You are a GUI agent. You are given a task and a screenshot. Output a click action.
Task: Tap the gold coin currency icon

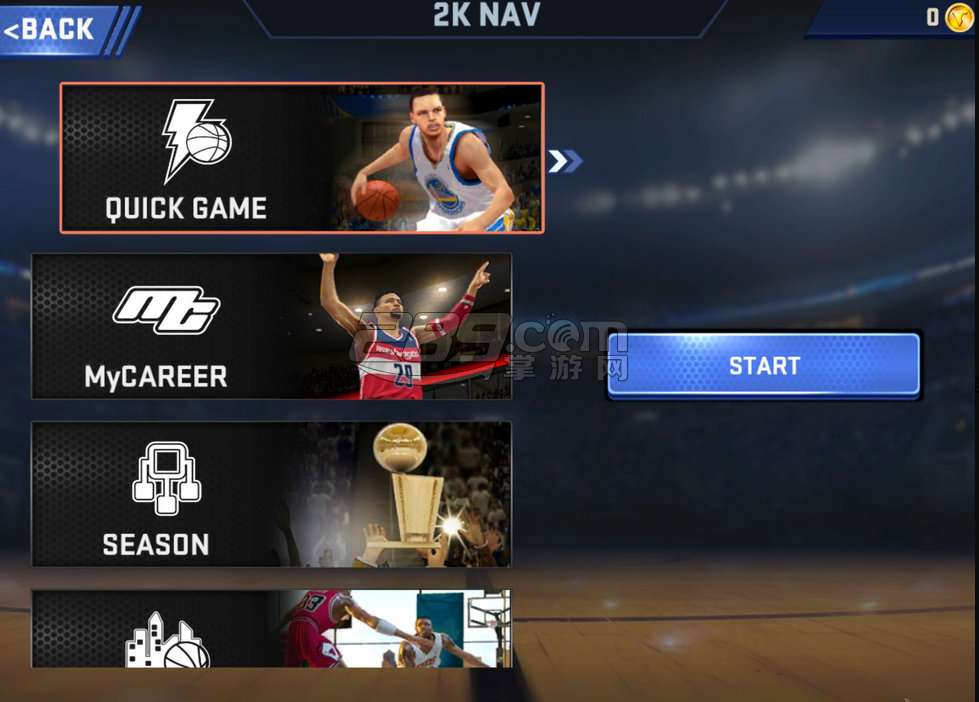tap(958, 17)
